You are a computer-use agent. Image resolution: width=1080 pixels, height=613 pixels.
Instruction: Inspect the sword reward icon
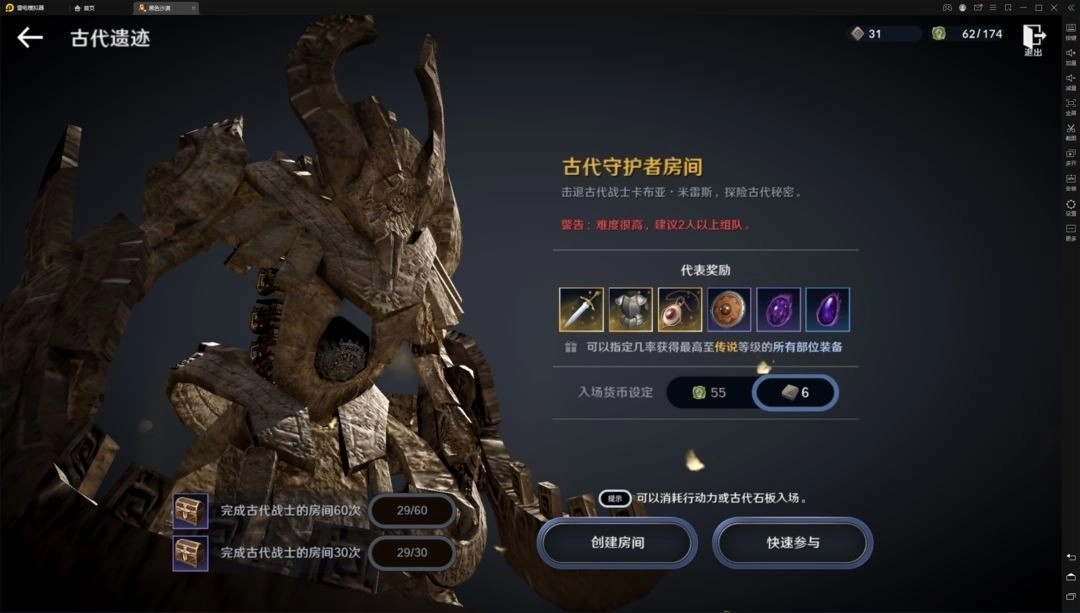tap(581, 310)
